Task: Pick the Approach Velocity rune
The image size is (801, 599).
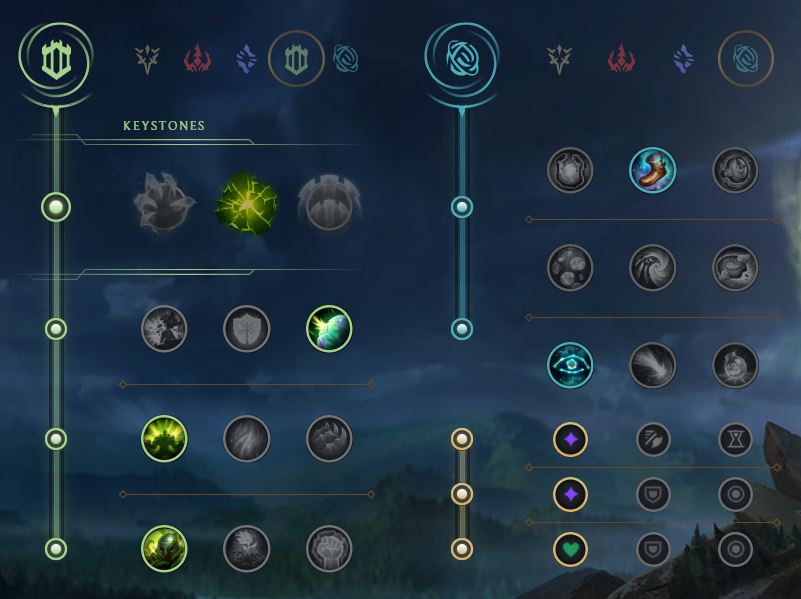Action: pos(652,365)
